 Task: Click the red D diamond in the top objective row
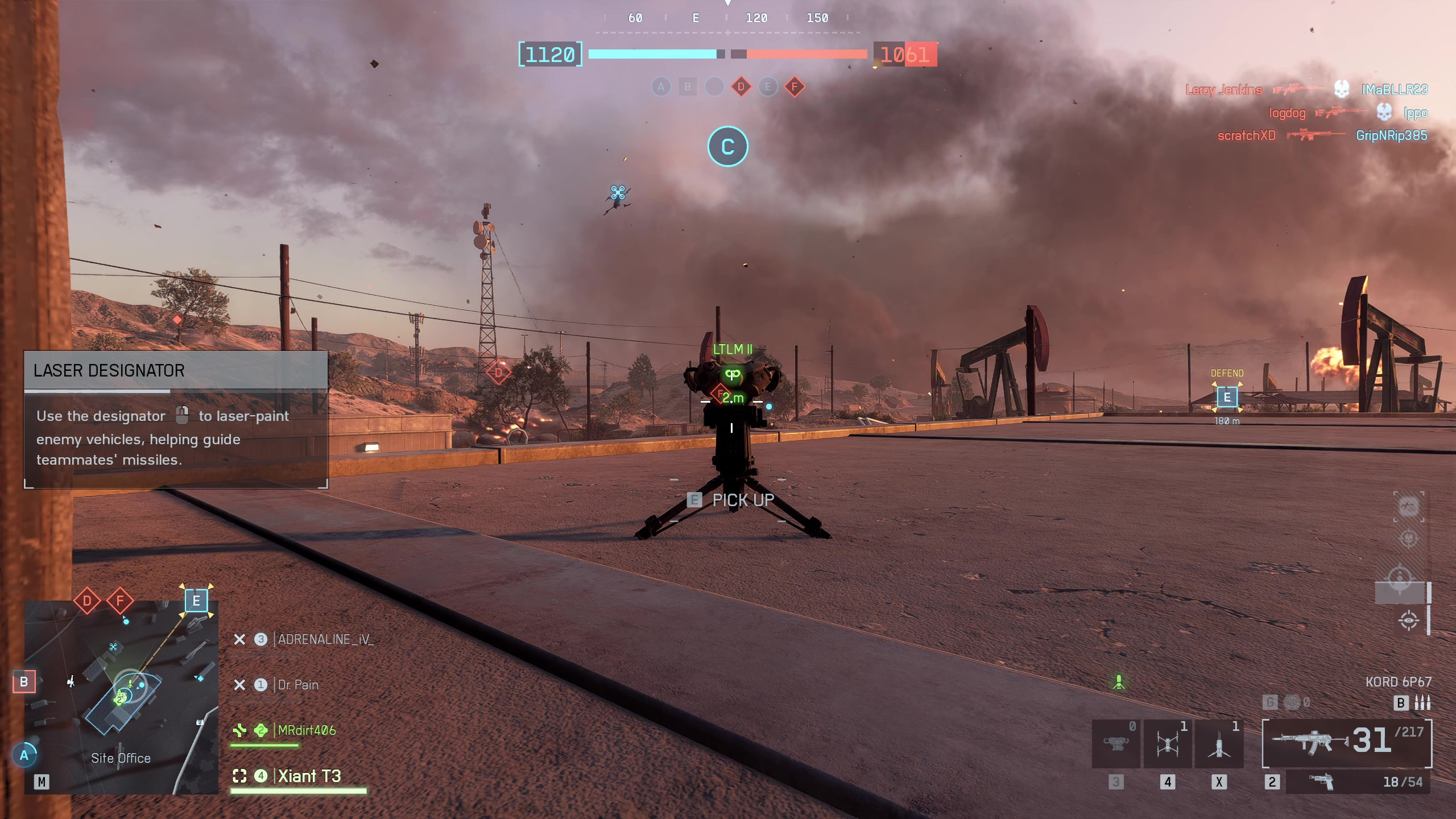coord(741,87)
